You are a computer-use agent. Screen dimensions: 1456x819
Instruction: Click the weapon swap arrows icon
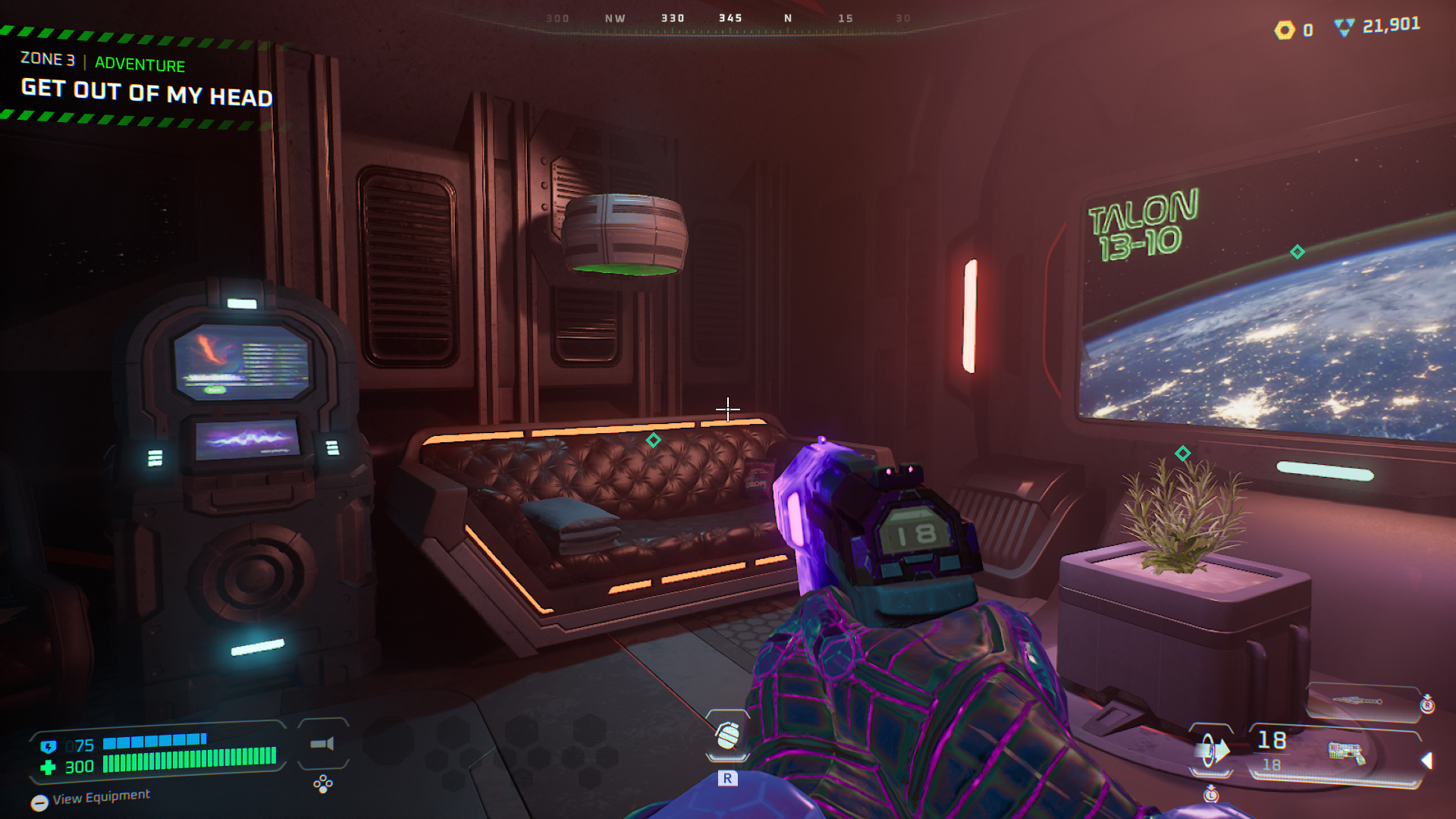(x=1212, y=750)
